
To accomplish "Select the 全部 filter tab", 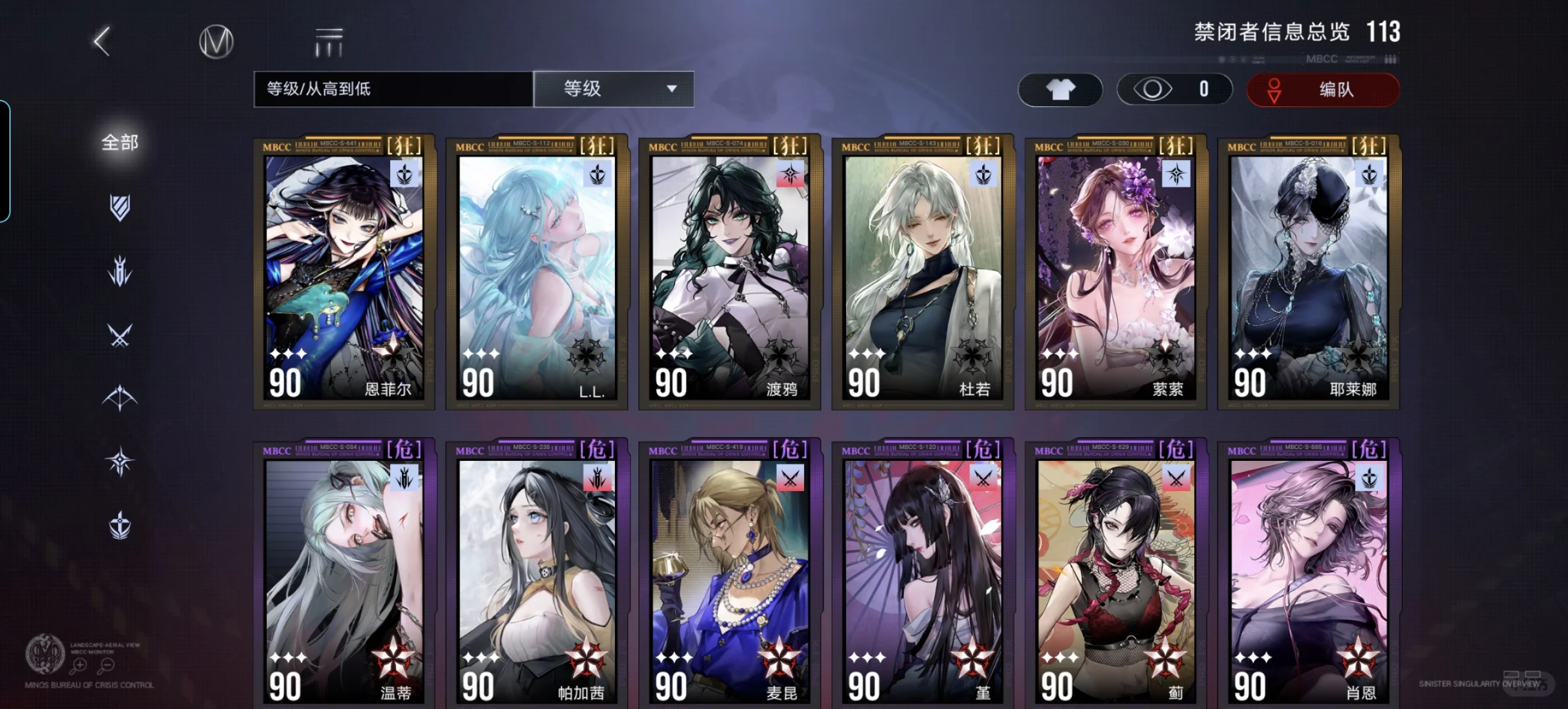I will (x=120, y=142).
